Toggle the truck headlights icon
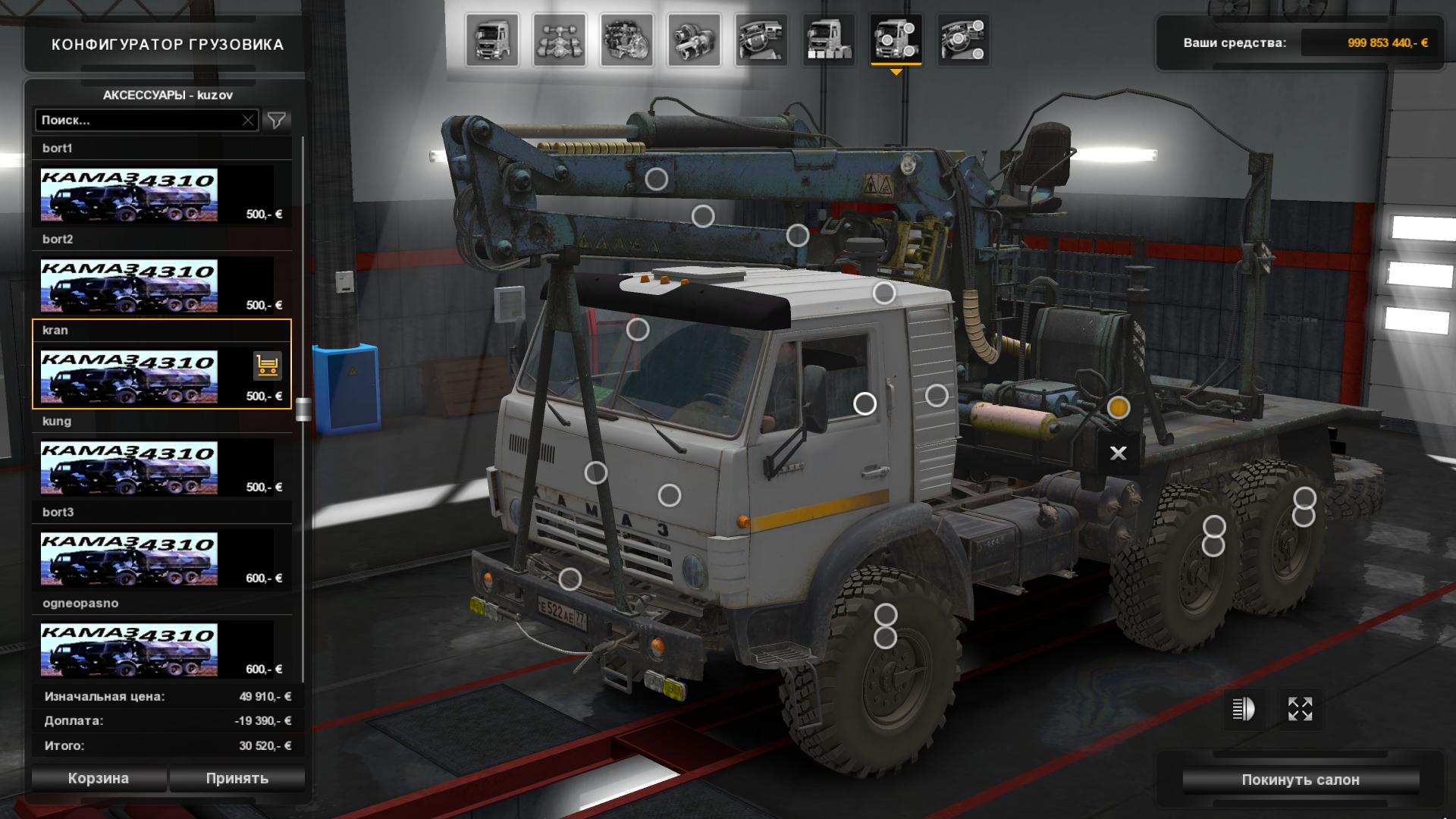The width and height of the screenshot is (1456, 819). pyautogui.click(x=1244, y=709)
